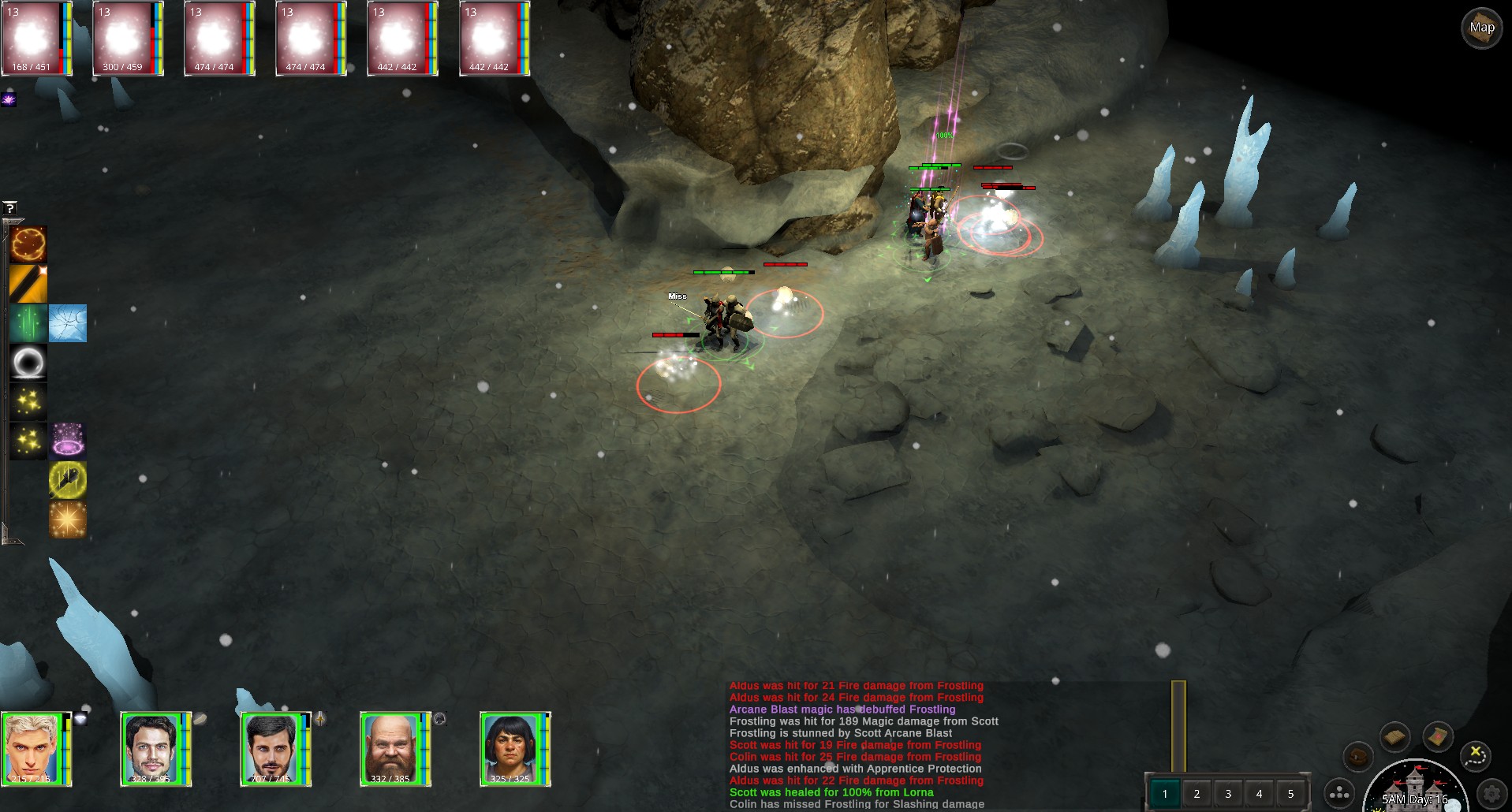Click the question mark help button
Image resolution: width=1512 pixels, height=812 pixels.
coord(10,208)
